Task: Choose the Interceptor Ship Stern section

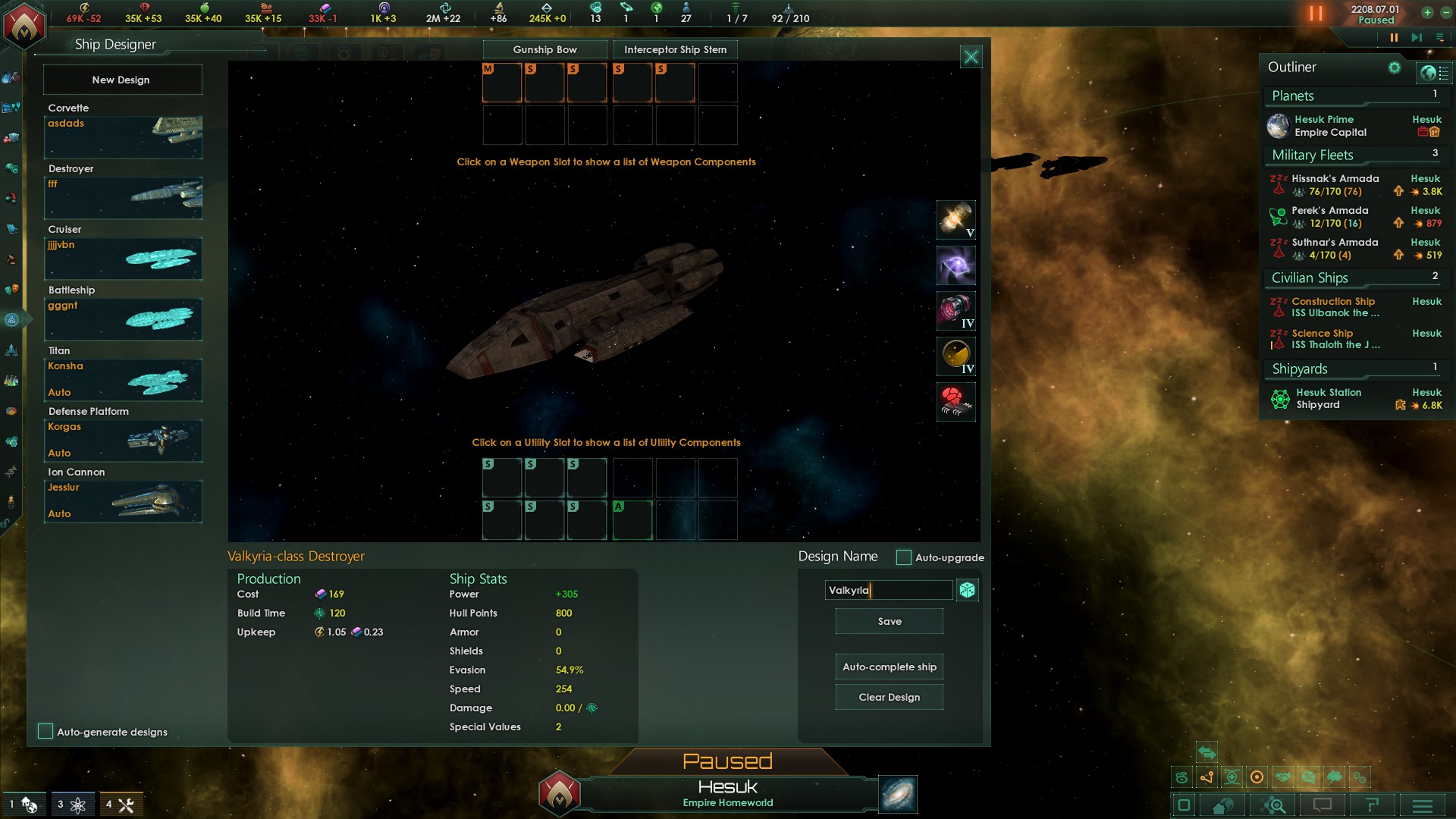Action: tap(675, 49)
